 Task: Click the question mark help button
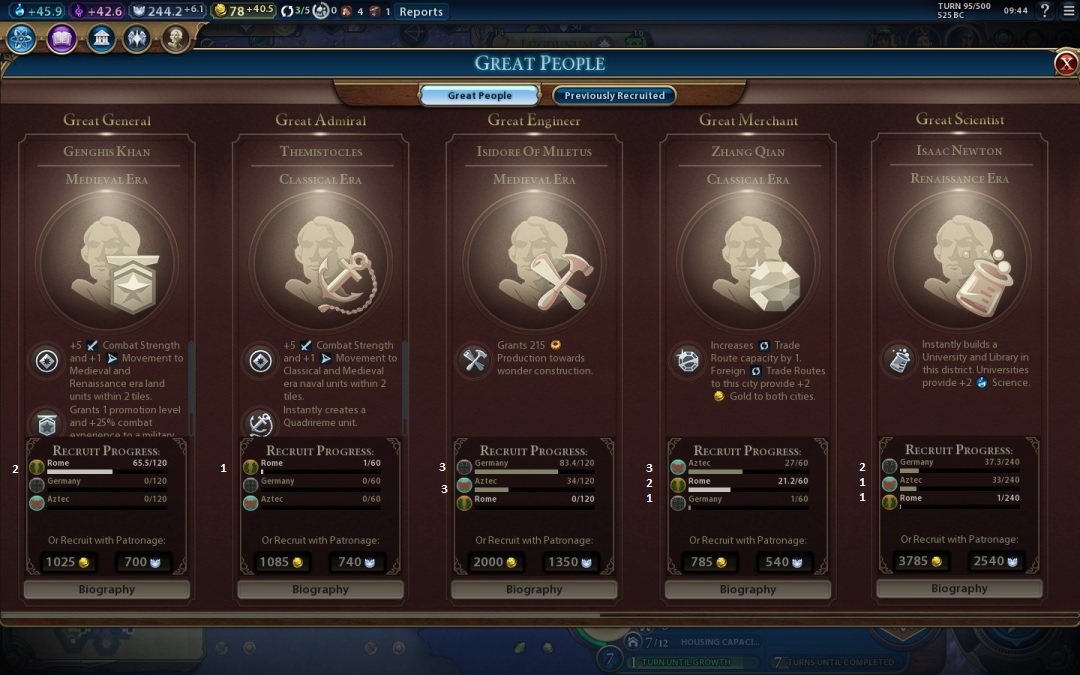coord(1045,11)
